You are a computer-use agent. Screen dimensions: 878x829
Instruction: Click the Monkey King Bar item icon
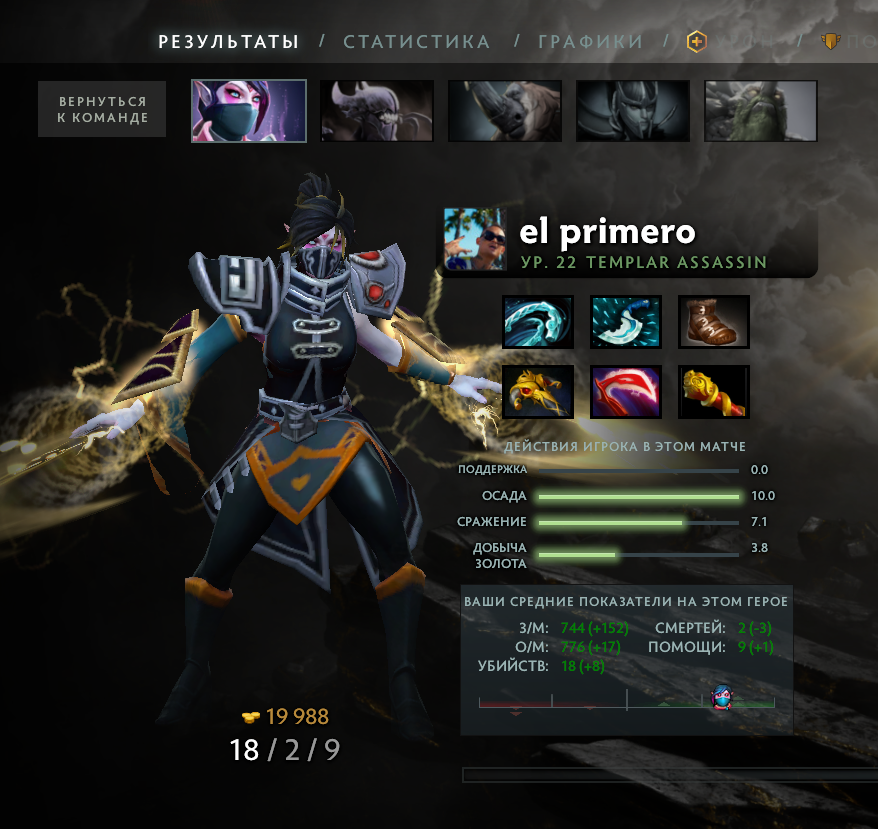(x=714, y=392)
